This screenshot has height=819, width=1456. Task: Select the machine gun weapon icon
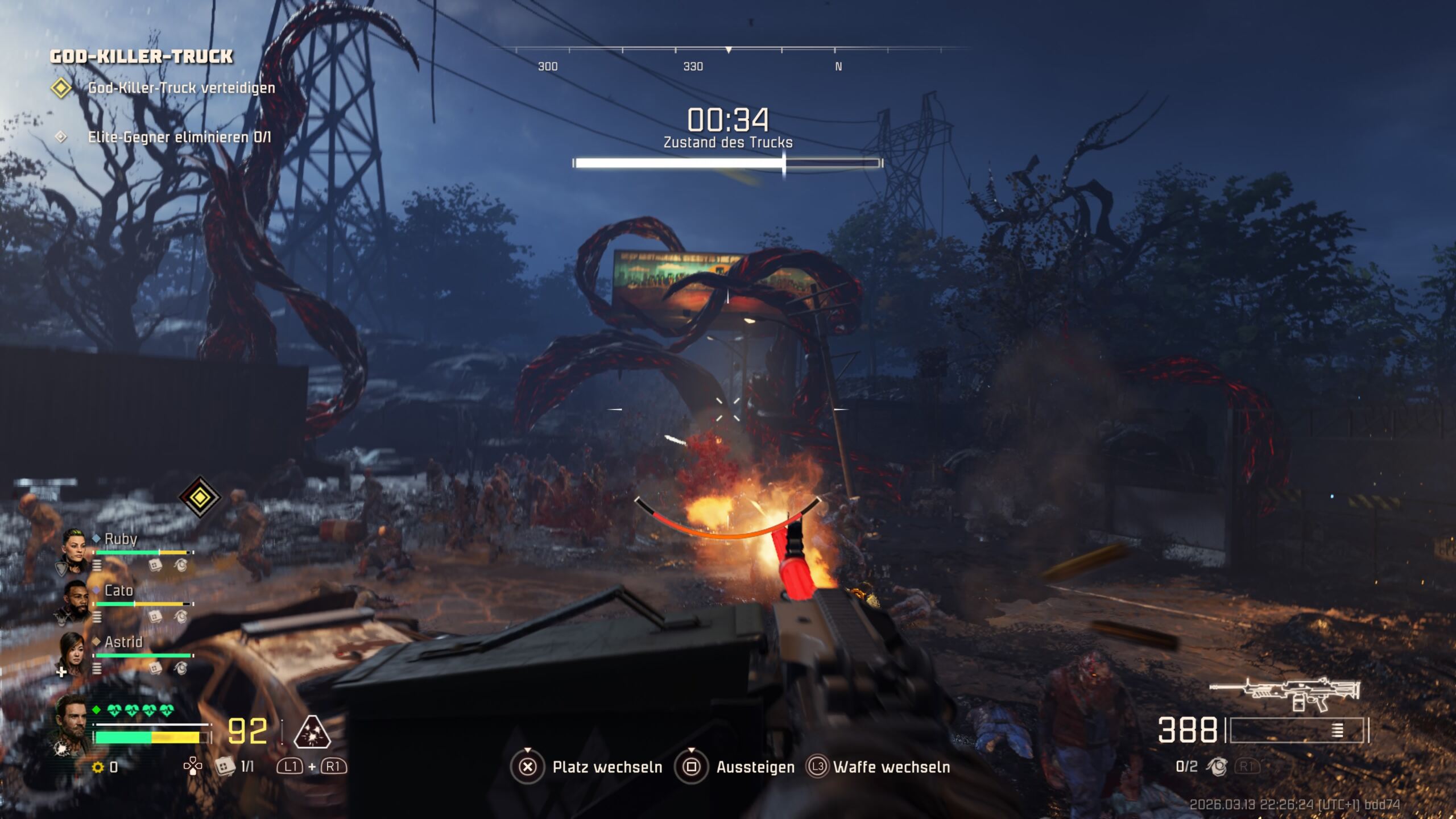coord(1284,694)
